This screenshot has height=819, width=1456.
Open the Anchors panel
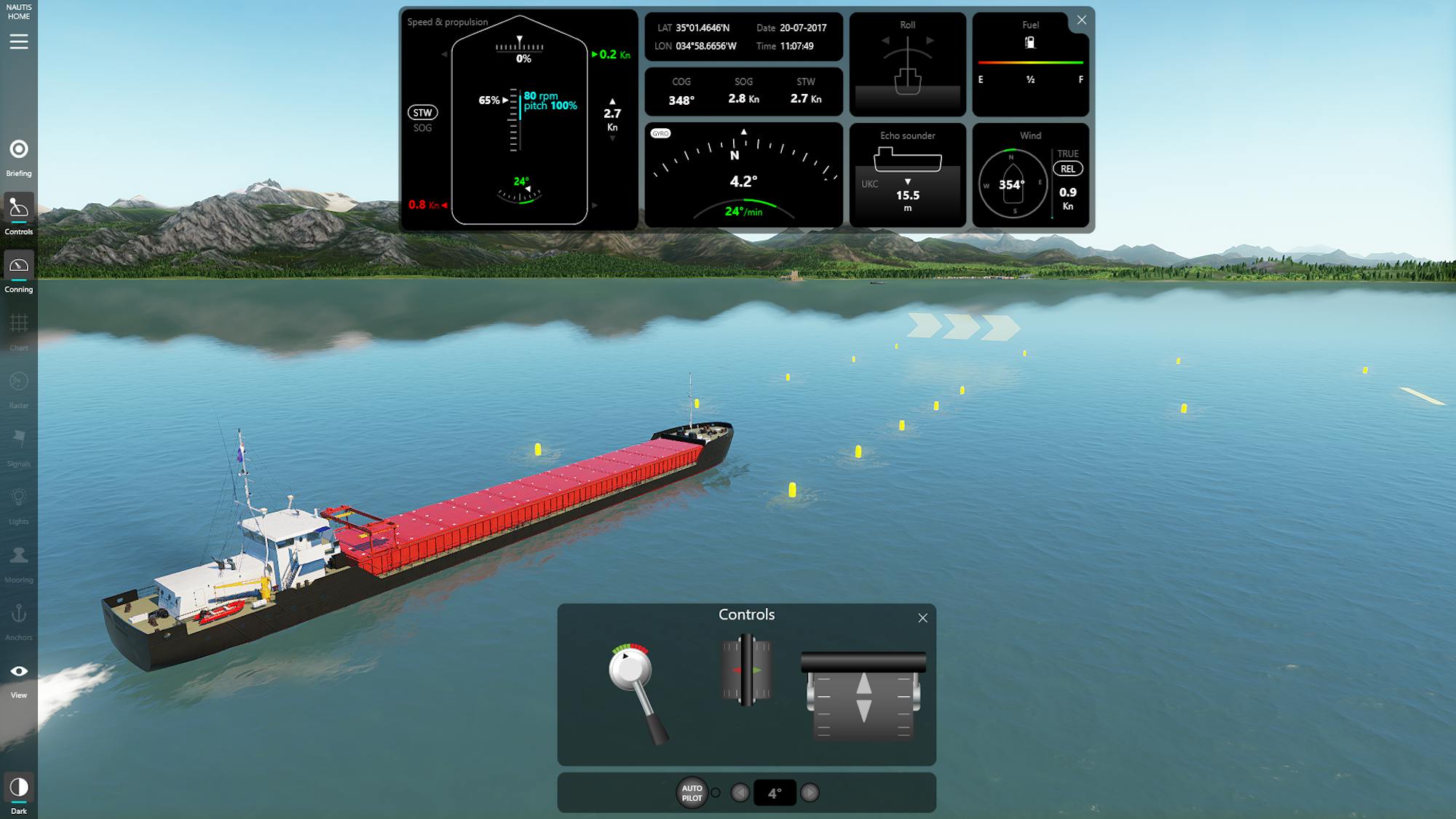click(x=19, y=620)
